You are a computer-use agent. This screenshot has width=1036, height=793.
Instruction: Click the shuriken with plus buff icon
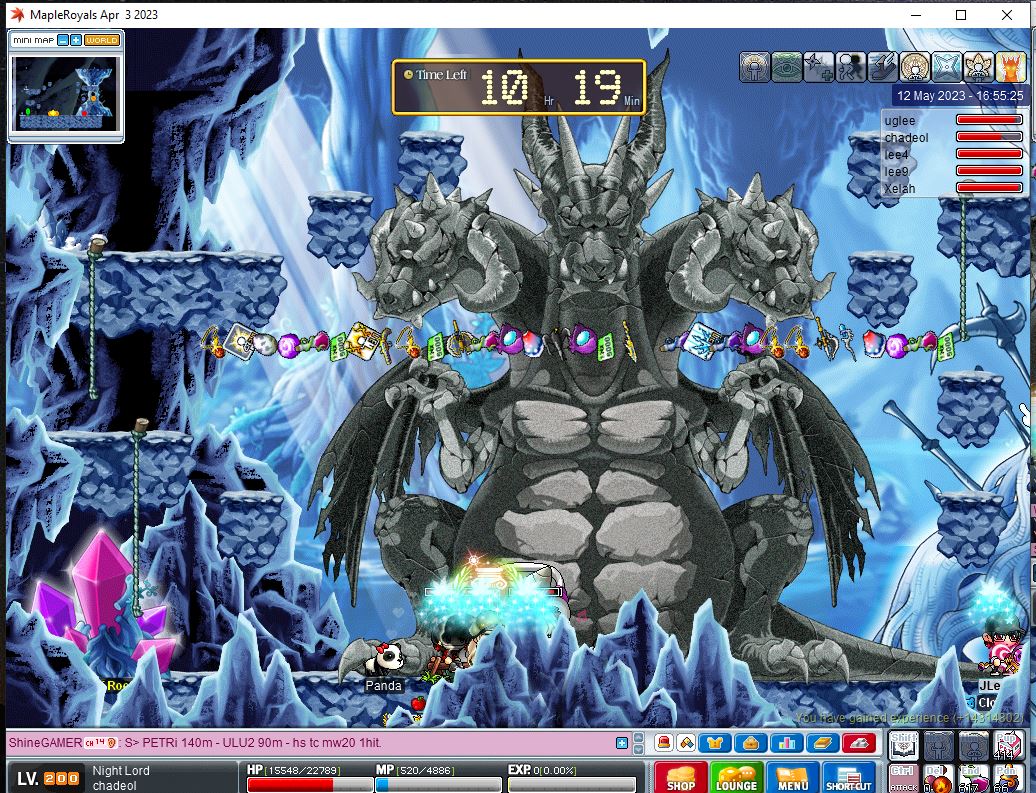click(x=819, y=67)
